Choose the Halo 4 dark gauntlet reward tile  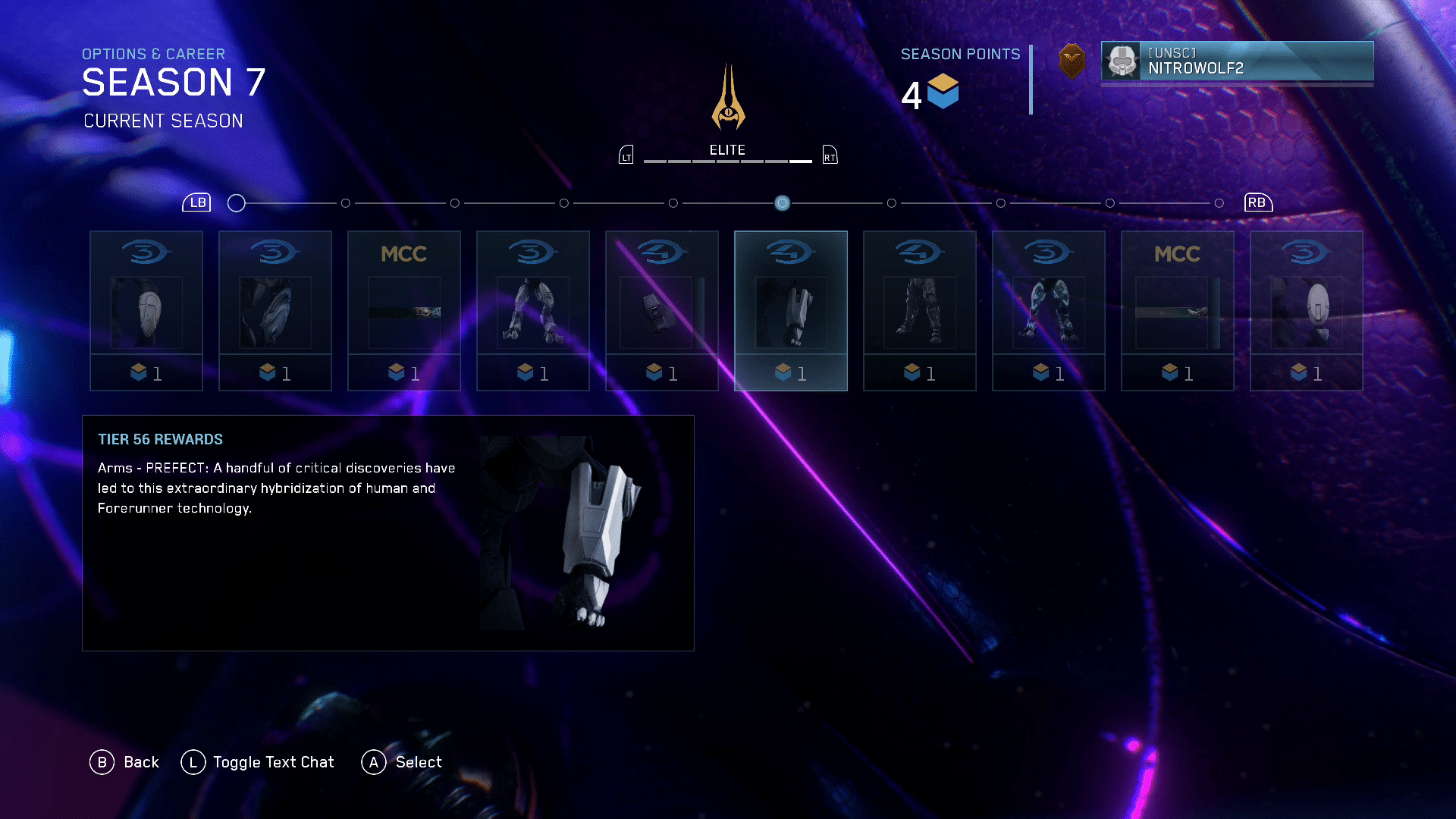pos(661,310)
